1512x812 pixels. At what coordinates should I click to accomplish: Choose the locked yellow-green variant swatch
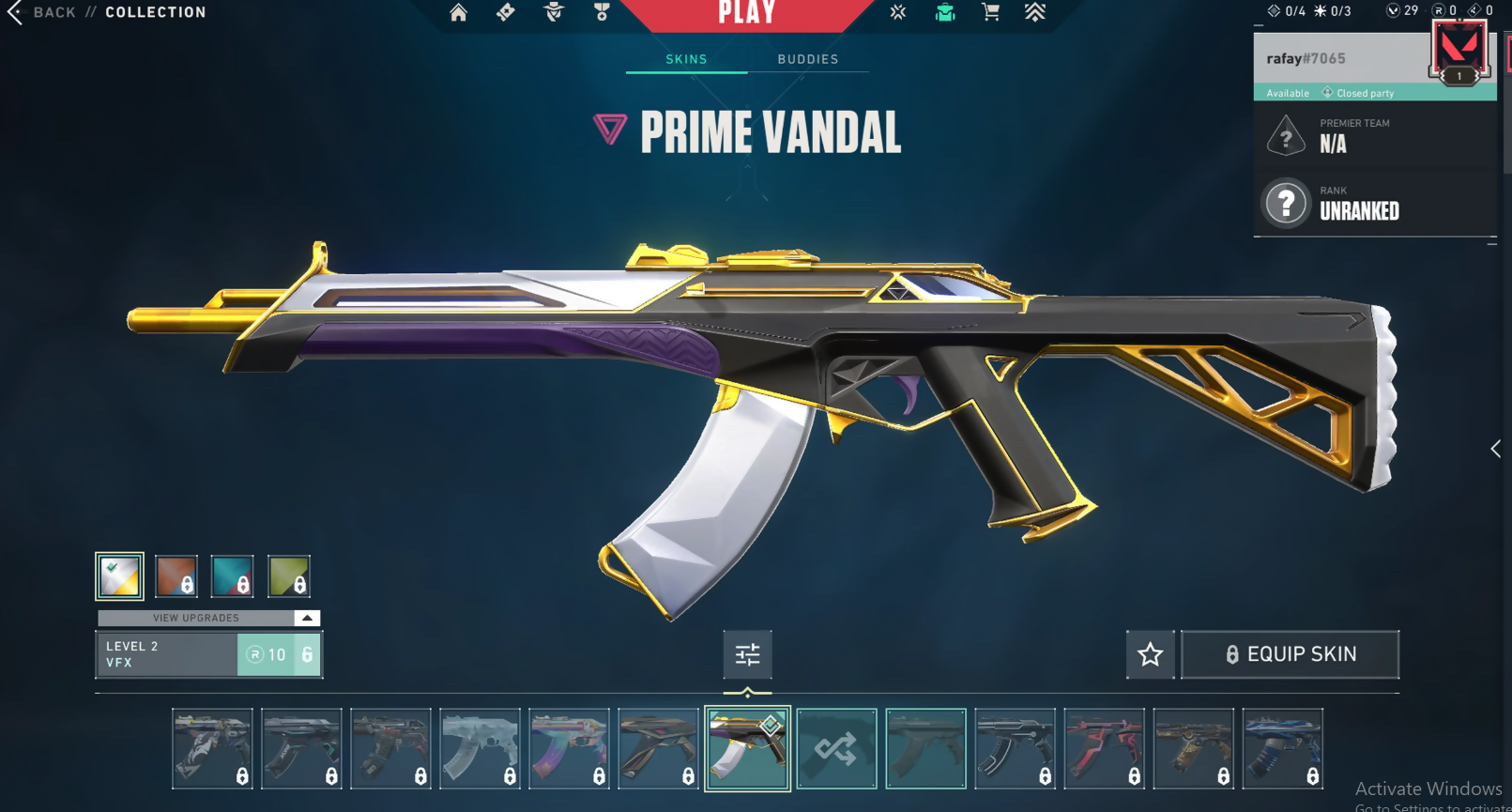288,575
